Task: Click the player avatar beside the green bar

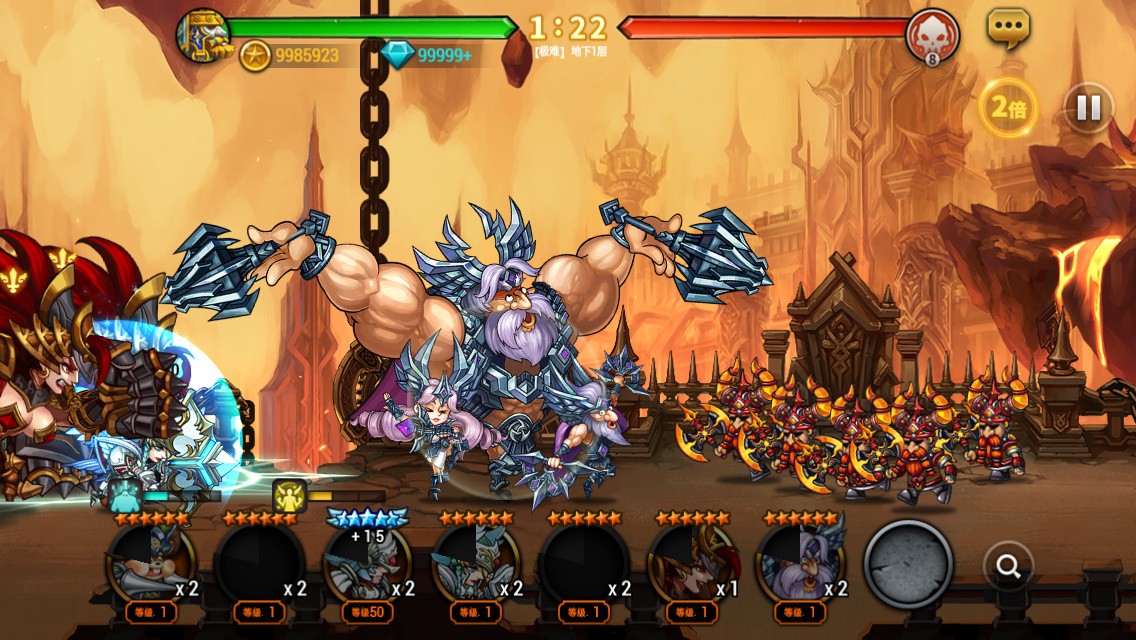Action: click(x=203, y=34)
